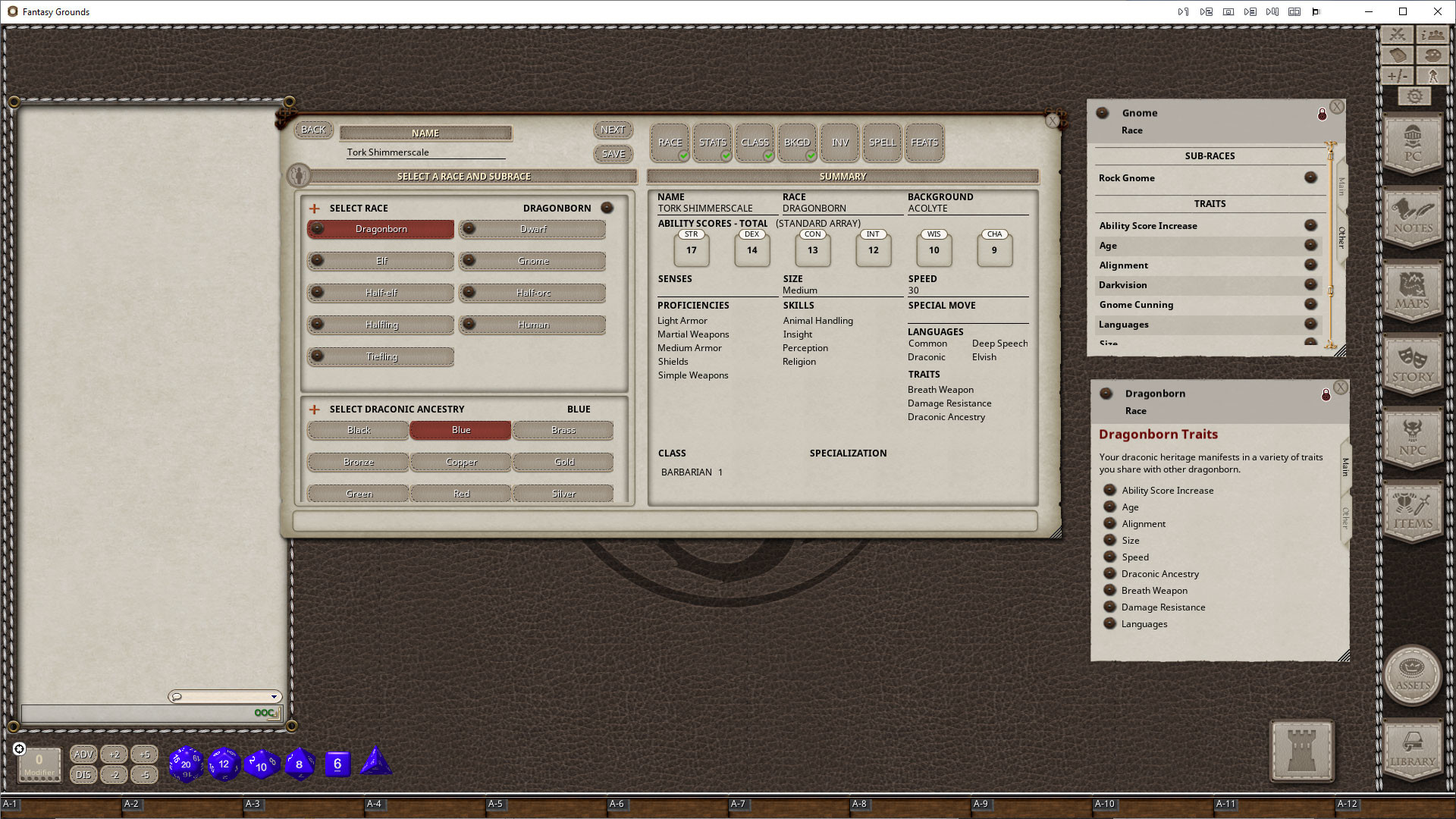Open the Assets panel
Image resolution: width=1456 pixels, height=819 pixels.
pyautogui.click(x=1412, y=674)
